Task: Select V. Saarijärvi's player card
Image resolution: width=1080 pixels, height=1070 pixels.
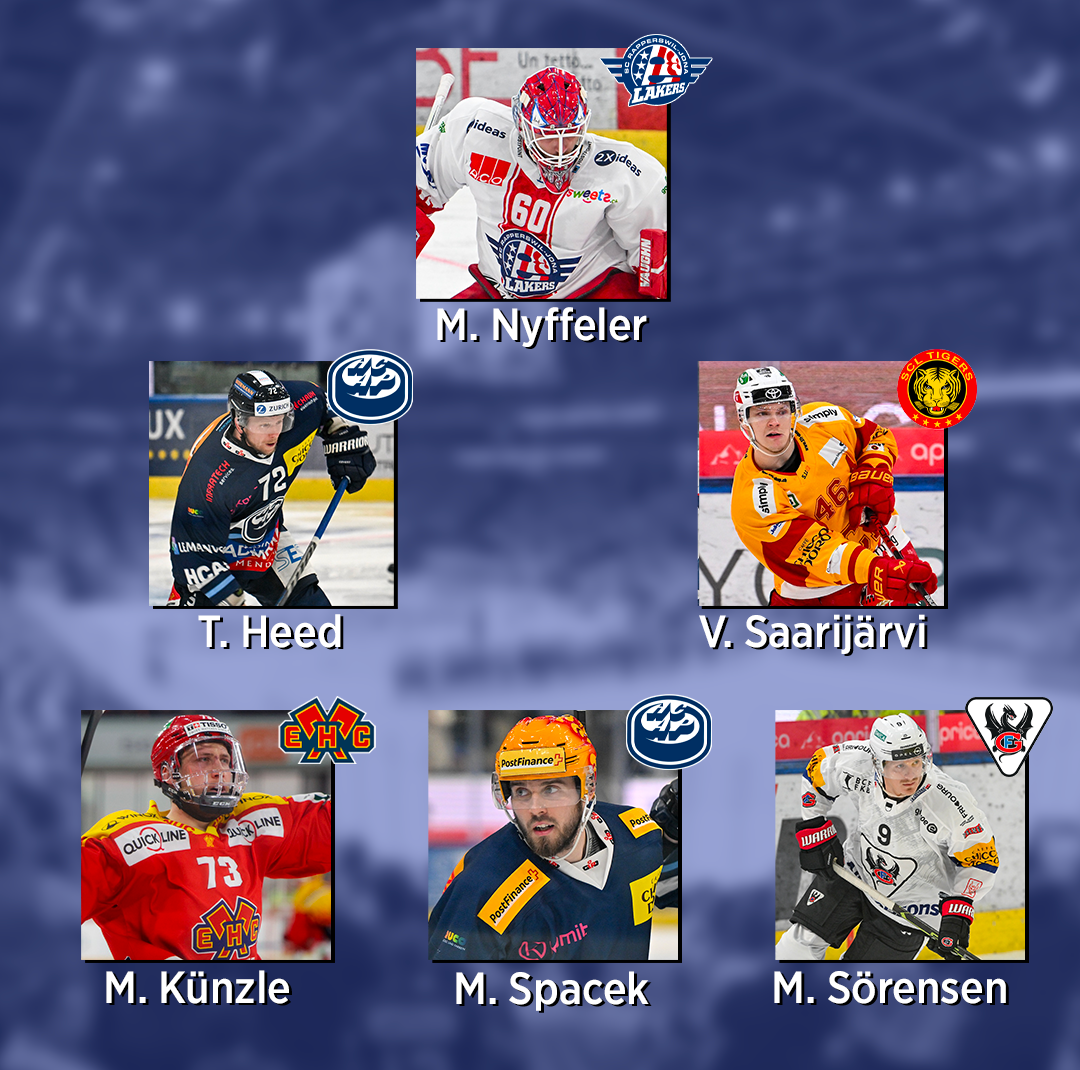Action: coord(820,485)
